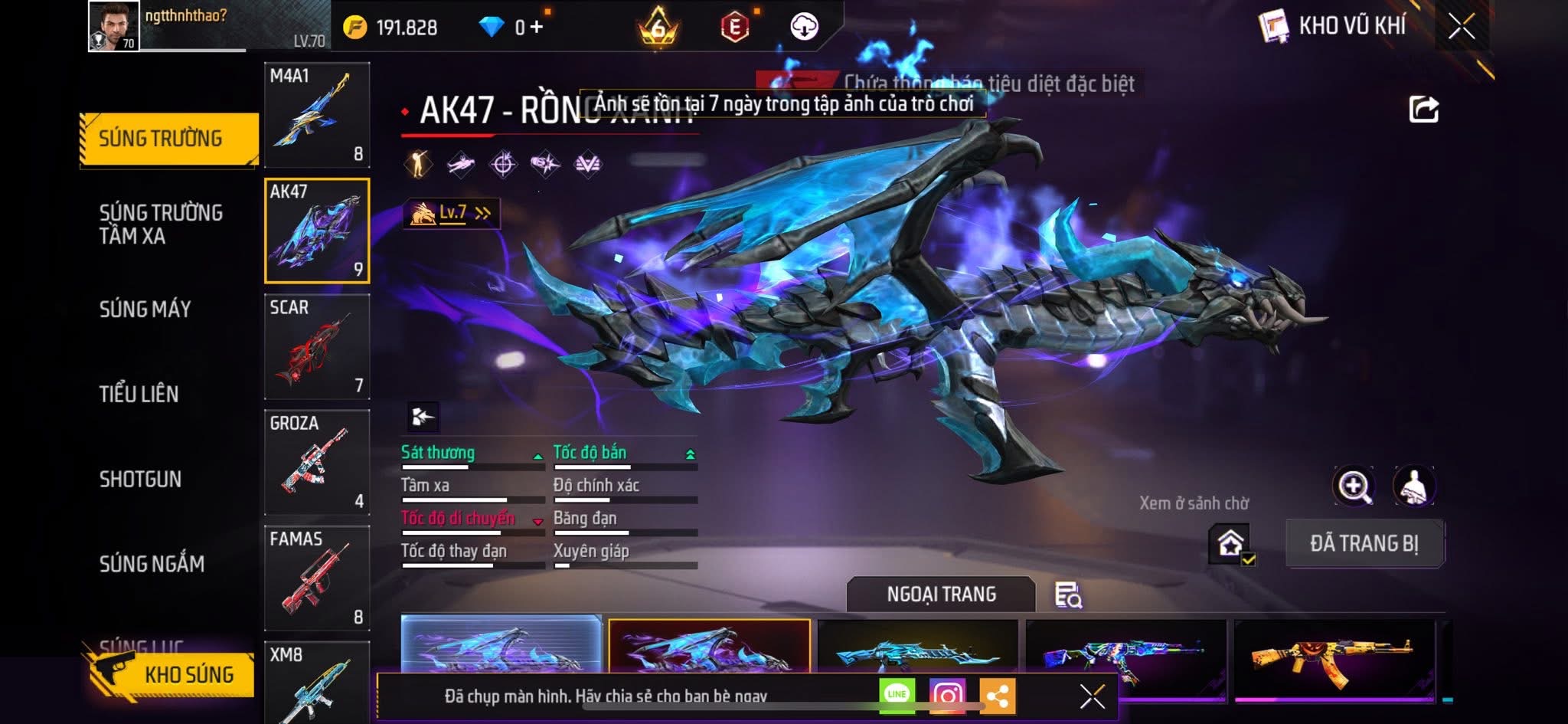1568x724 pixels.
Task: Choose the Shotgun category
Action: click(x=141, y=479)
